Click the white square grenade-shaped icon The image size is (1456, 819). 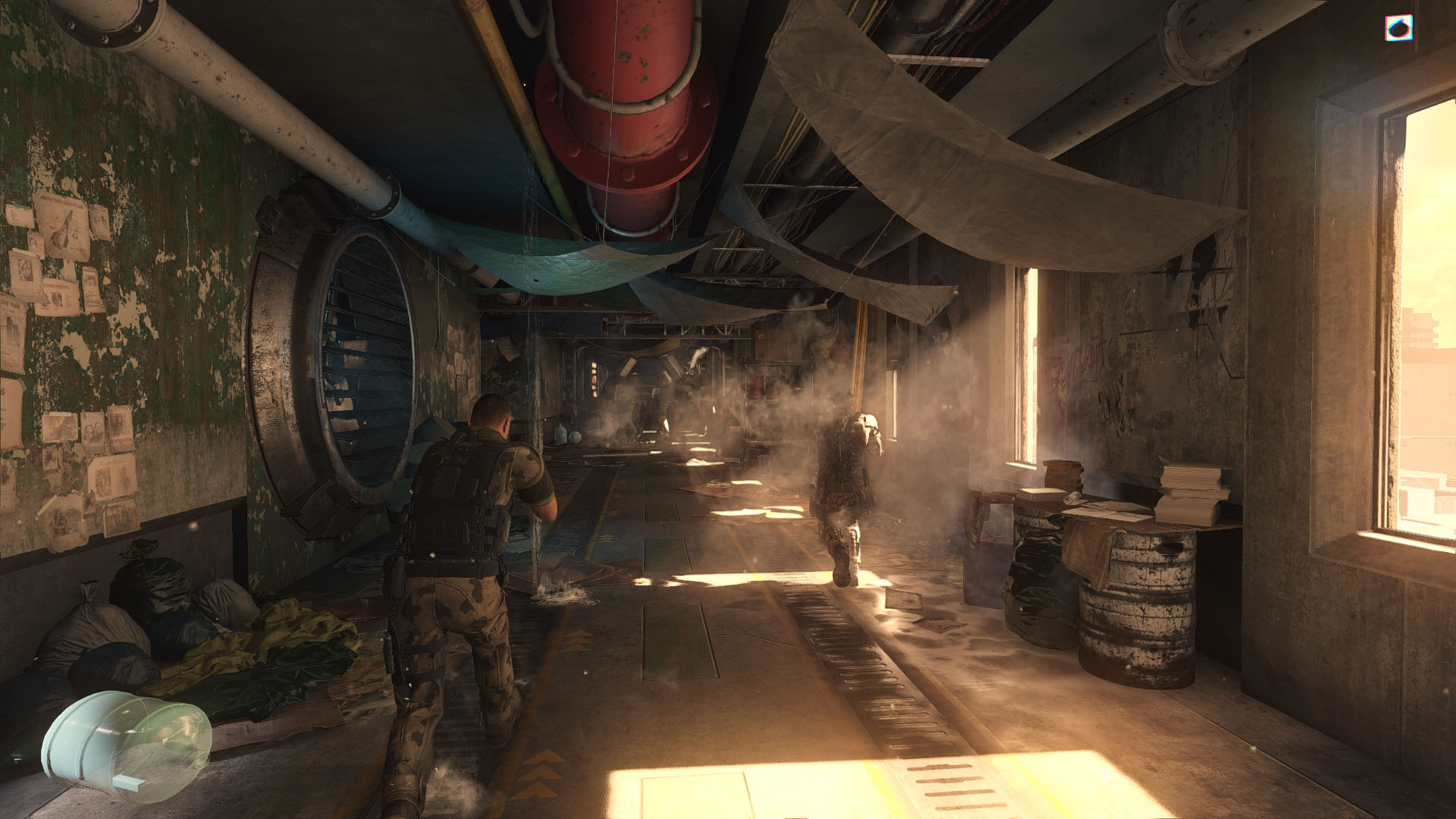(x=1398, y=28)
